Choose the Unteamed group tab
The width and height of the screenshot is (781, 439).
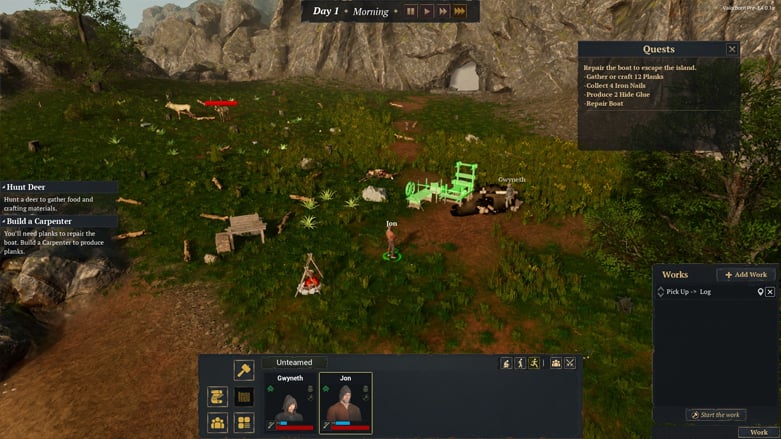point(294,363)
